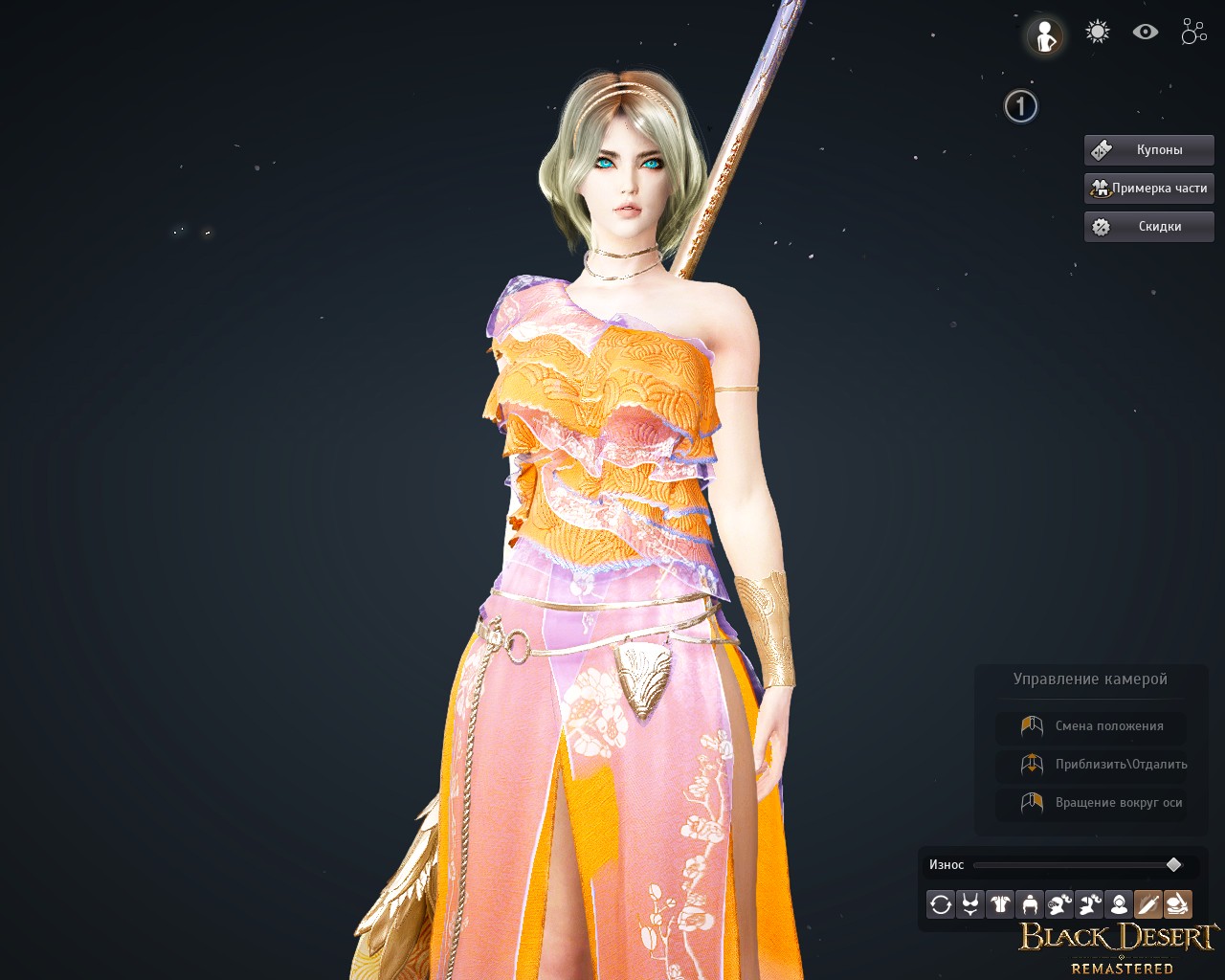
Task: Toggle the underwear display icon
Action: 970,904
